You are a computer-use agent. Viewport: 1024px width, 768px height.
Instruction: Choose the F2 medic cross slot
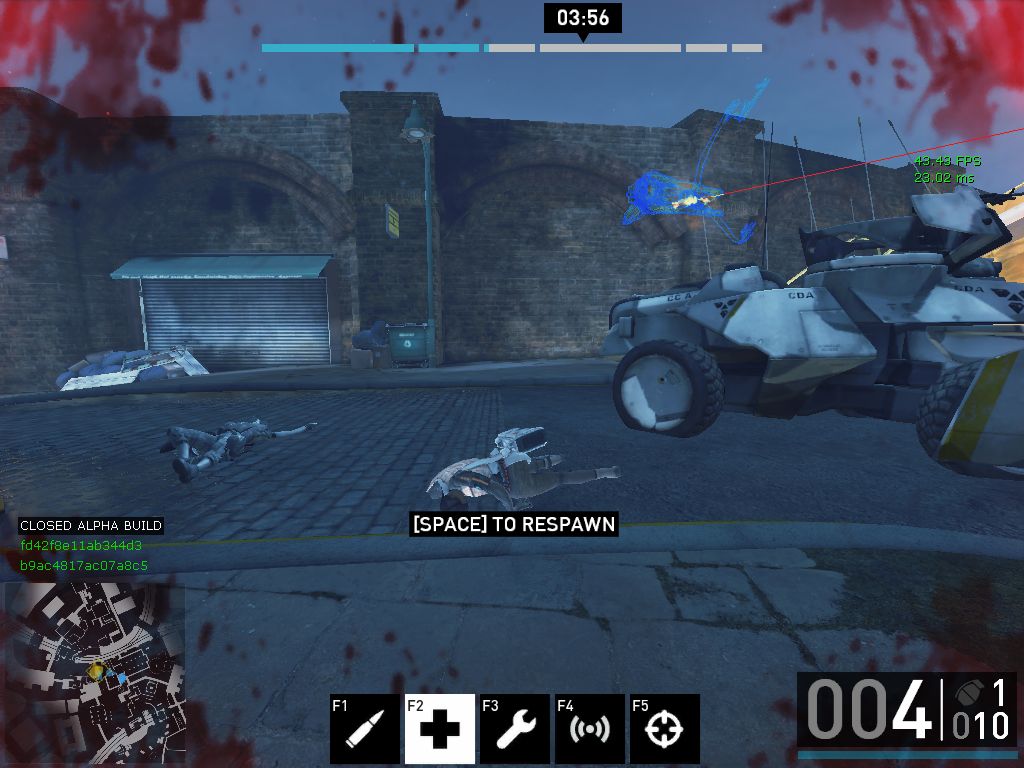click(x=440, y=729)
